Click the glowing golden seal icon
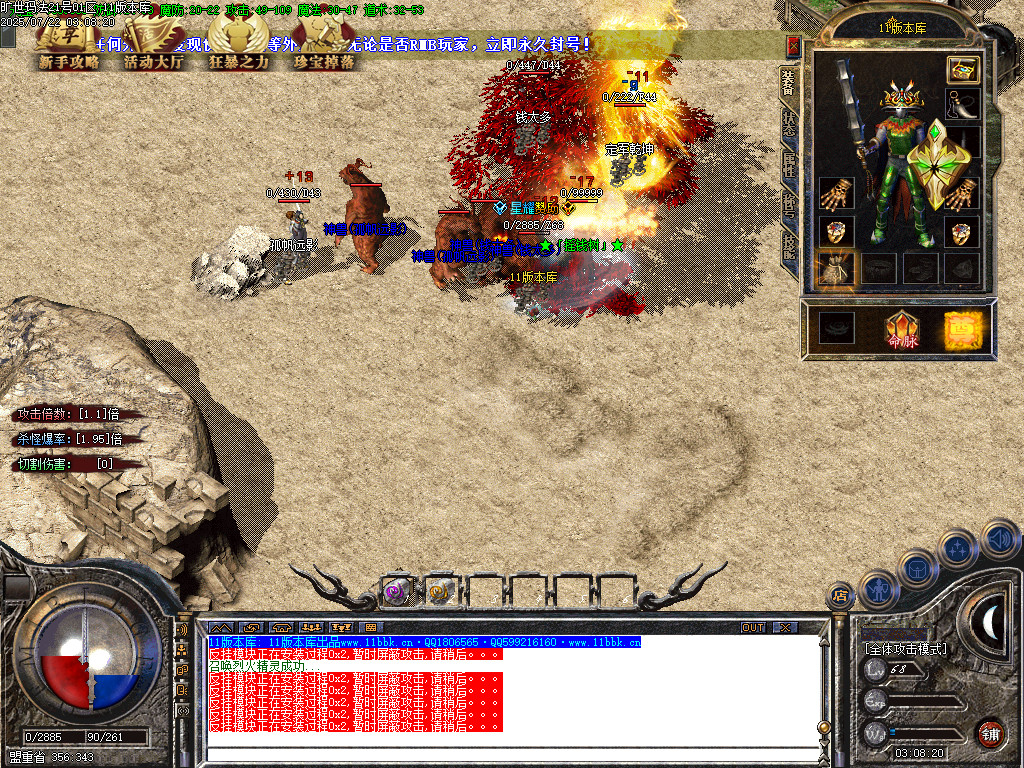The image size is (1024, 768). [964, 329]
